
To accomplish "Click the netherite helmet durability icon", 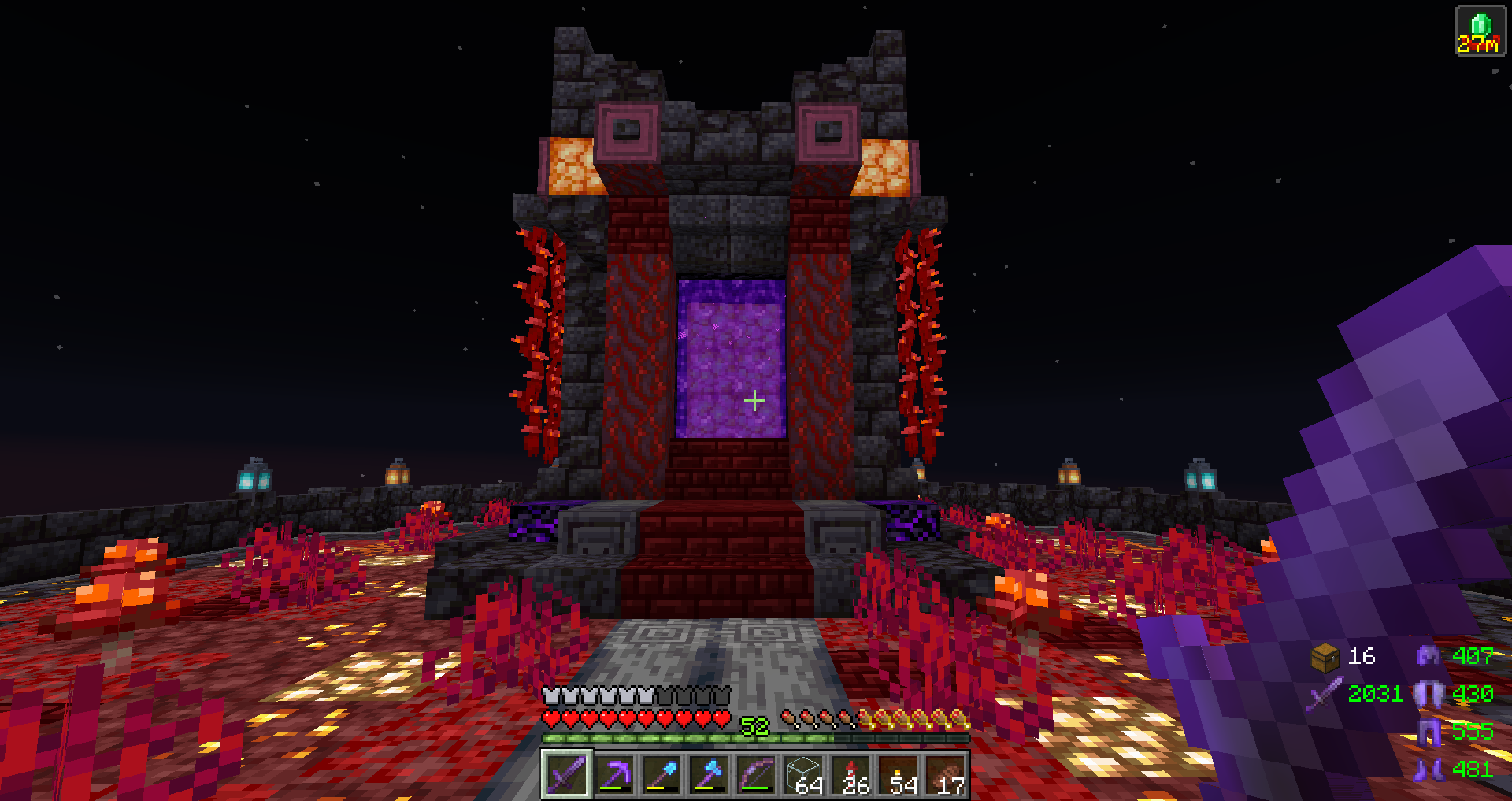I will coord(1429,655).
